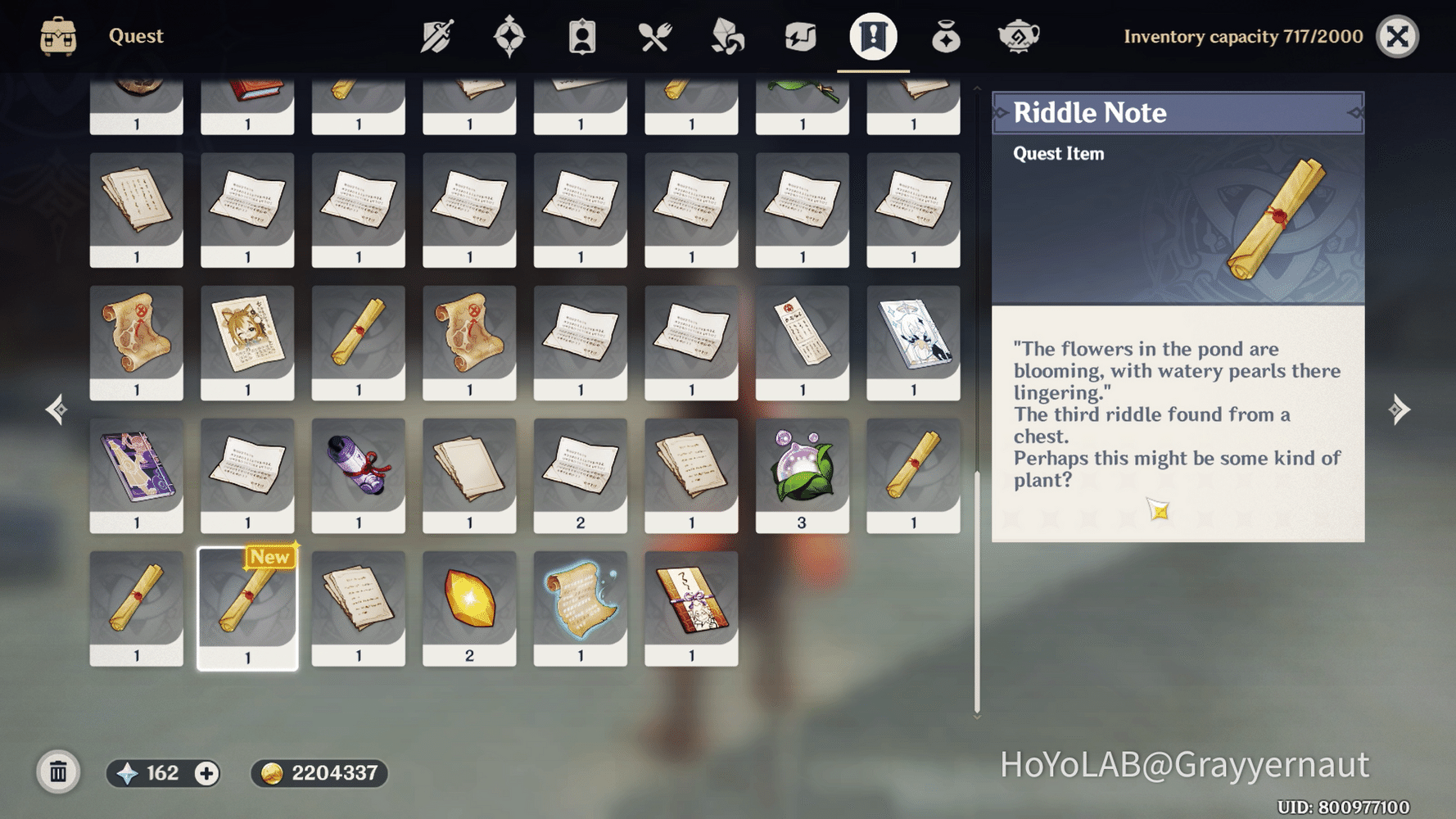Open the trash/destroy items icon
The image size is (1456, 819).
click(57, 771)
